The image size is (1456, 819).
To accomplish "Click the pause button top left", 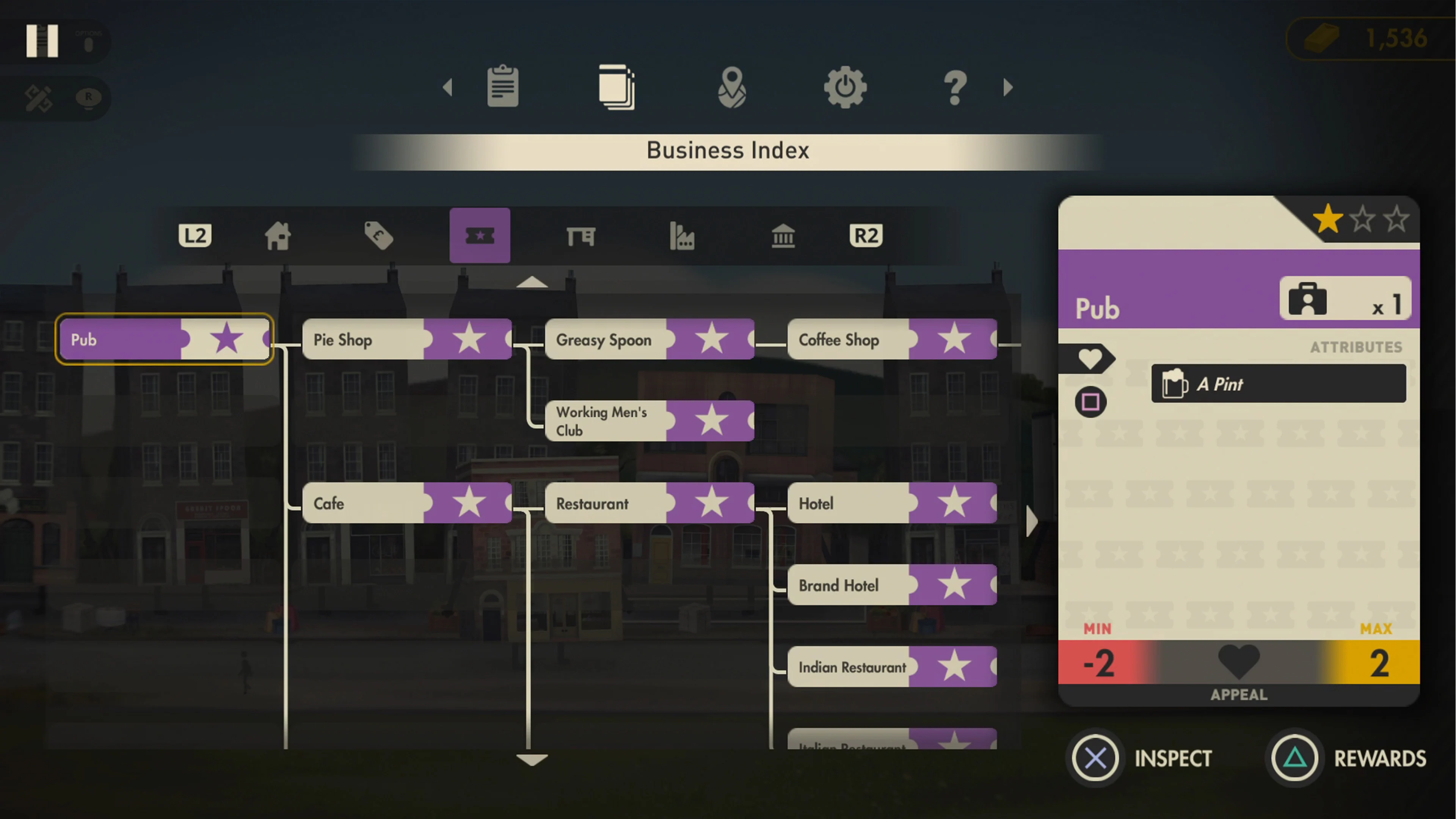I will tap(42, 41).
